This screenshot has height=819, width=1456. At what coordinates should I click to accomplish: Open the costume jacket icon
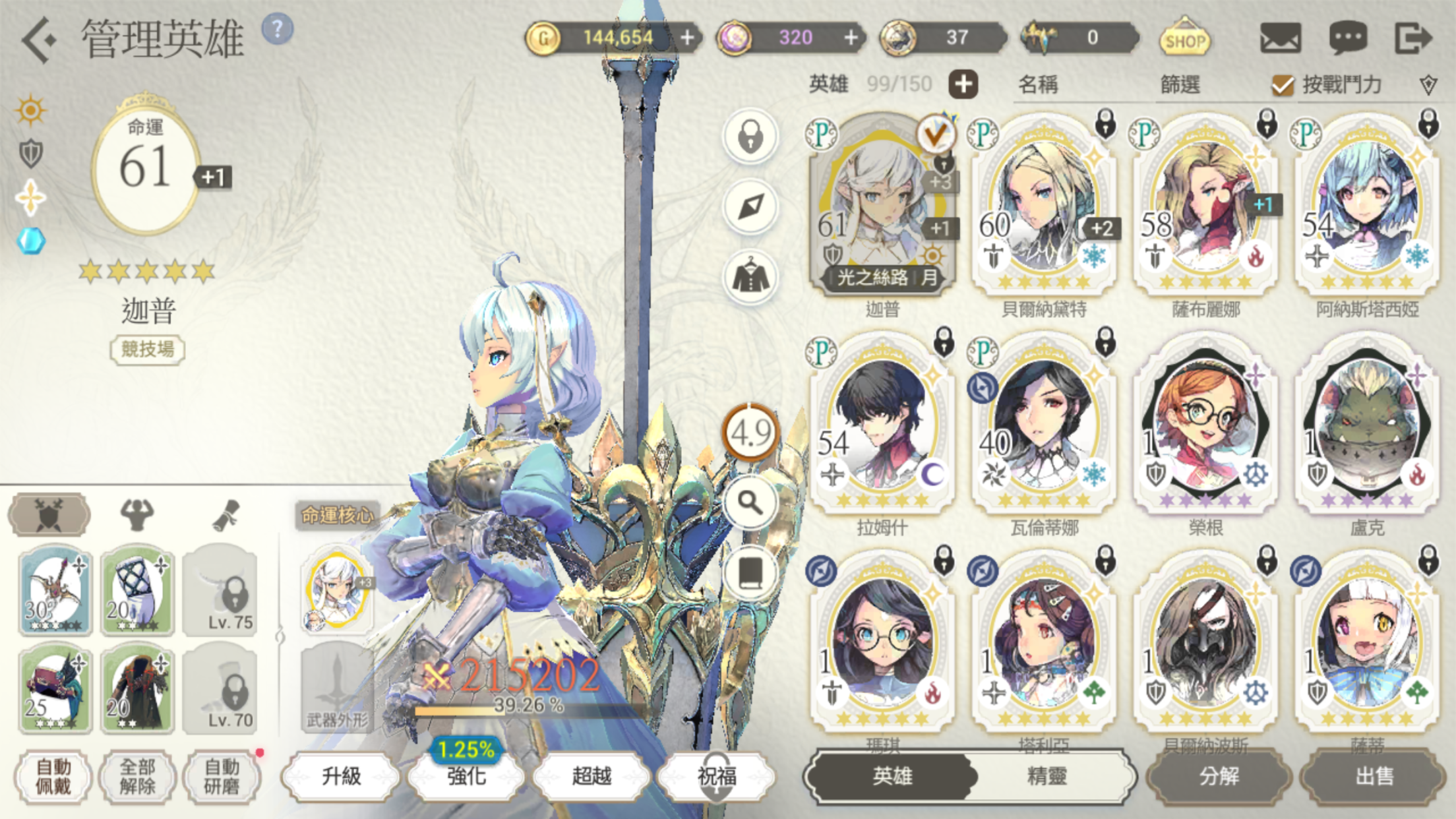[750, 278]
